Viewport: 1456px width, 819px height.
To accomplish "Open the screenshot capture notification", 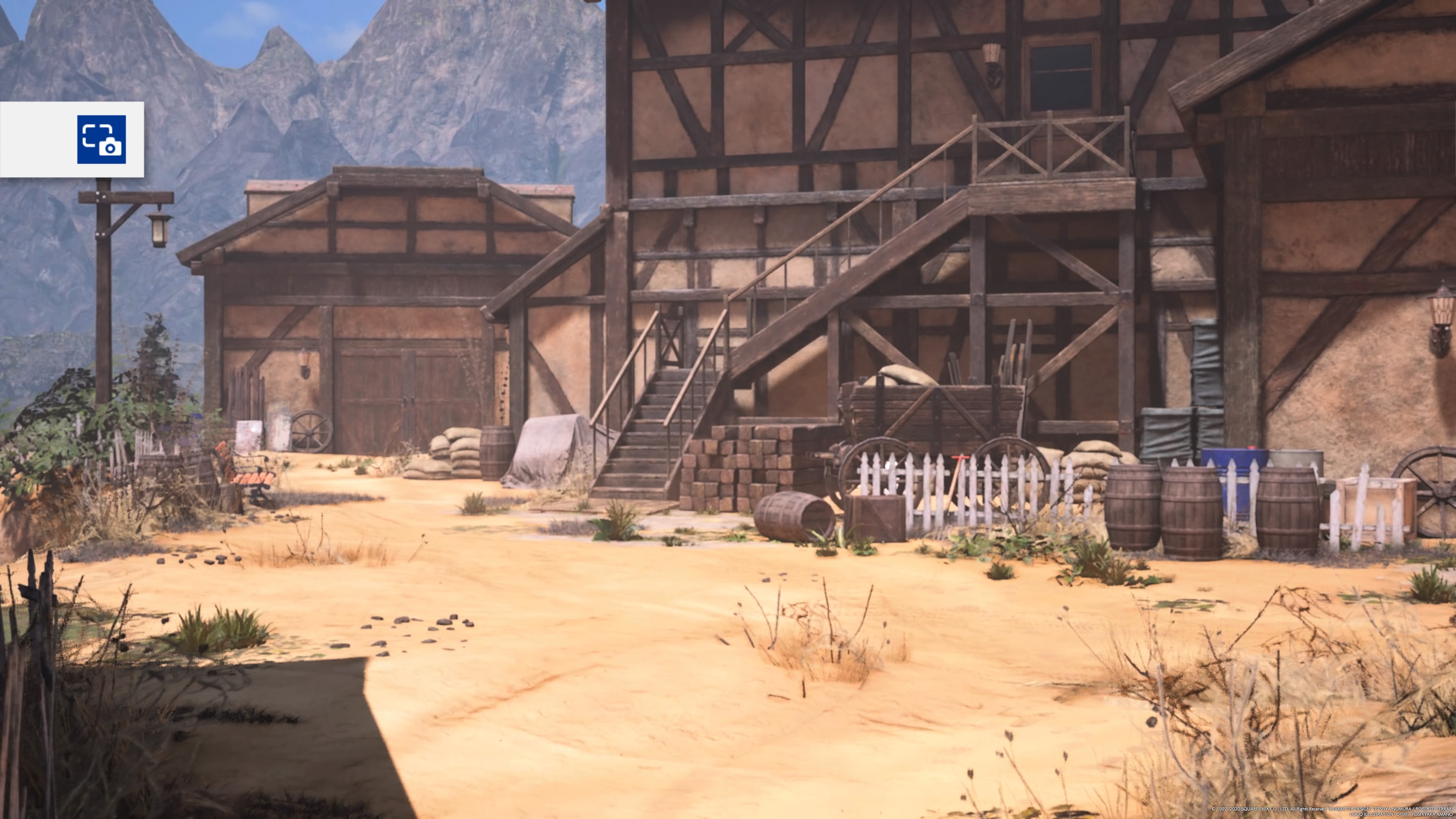I will pos(101,139).
